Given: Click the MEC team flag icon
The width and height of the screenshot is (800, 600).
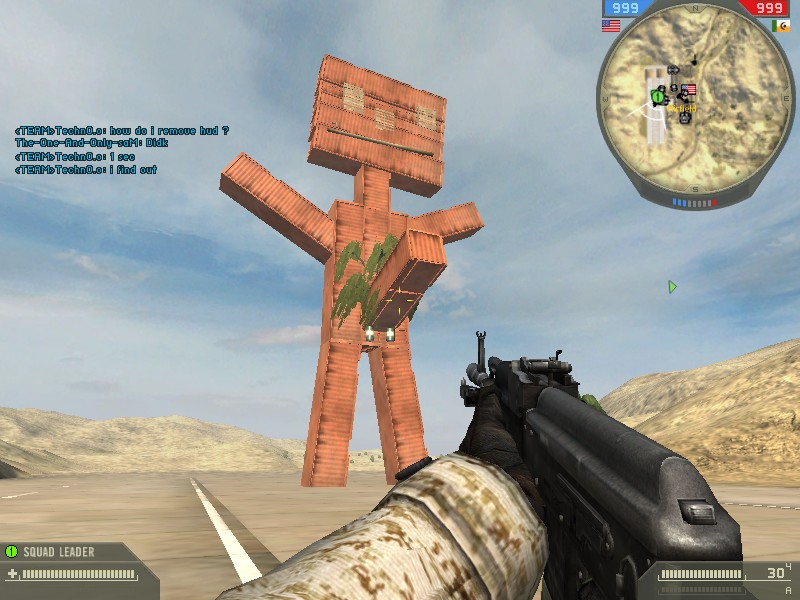Looking at the screenshot, I should [x=780, y=26].
